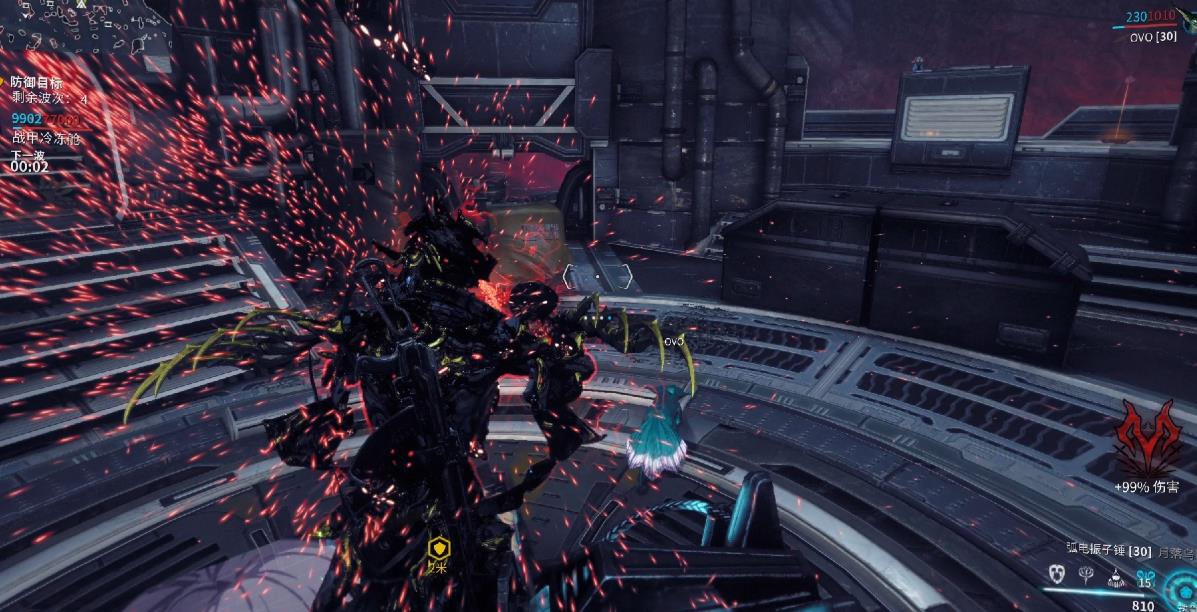Activate the second ability icon
Viewport: 1197px width, 612px height.
[1084, 574]
